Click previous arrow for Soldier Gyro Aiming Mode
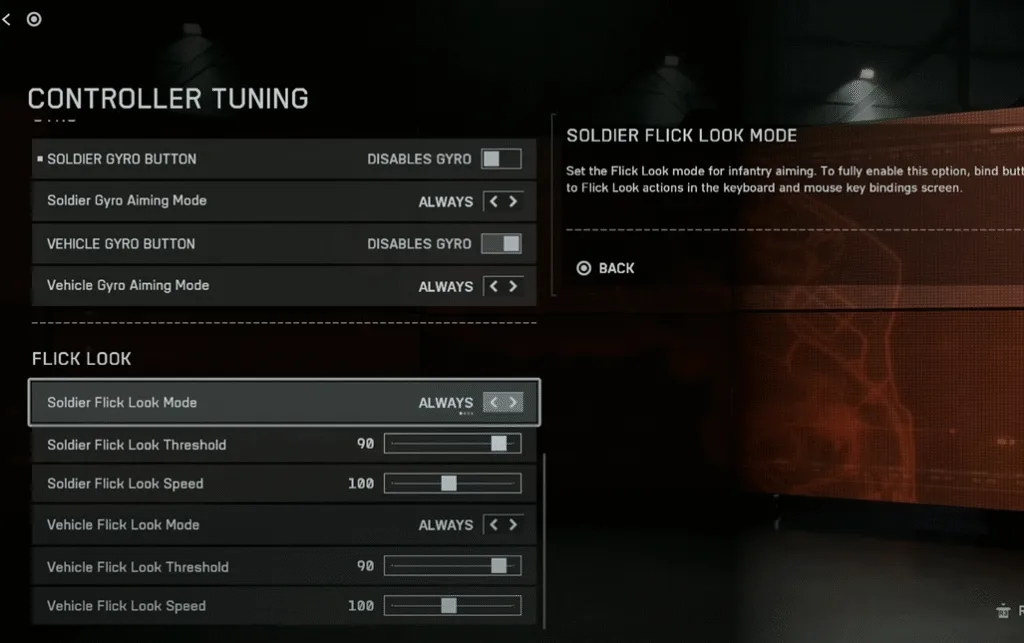The width and height of the screenshot is (1024, 643). click(493, 202)
